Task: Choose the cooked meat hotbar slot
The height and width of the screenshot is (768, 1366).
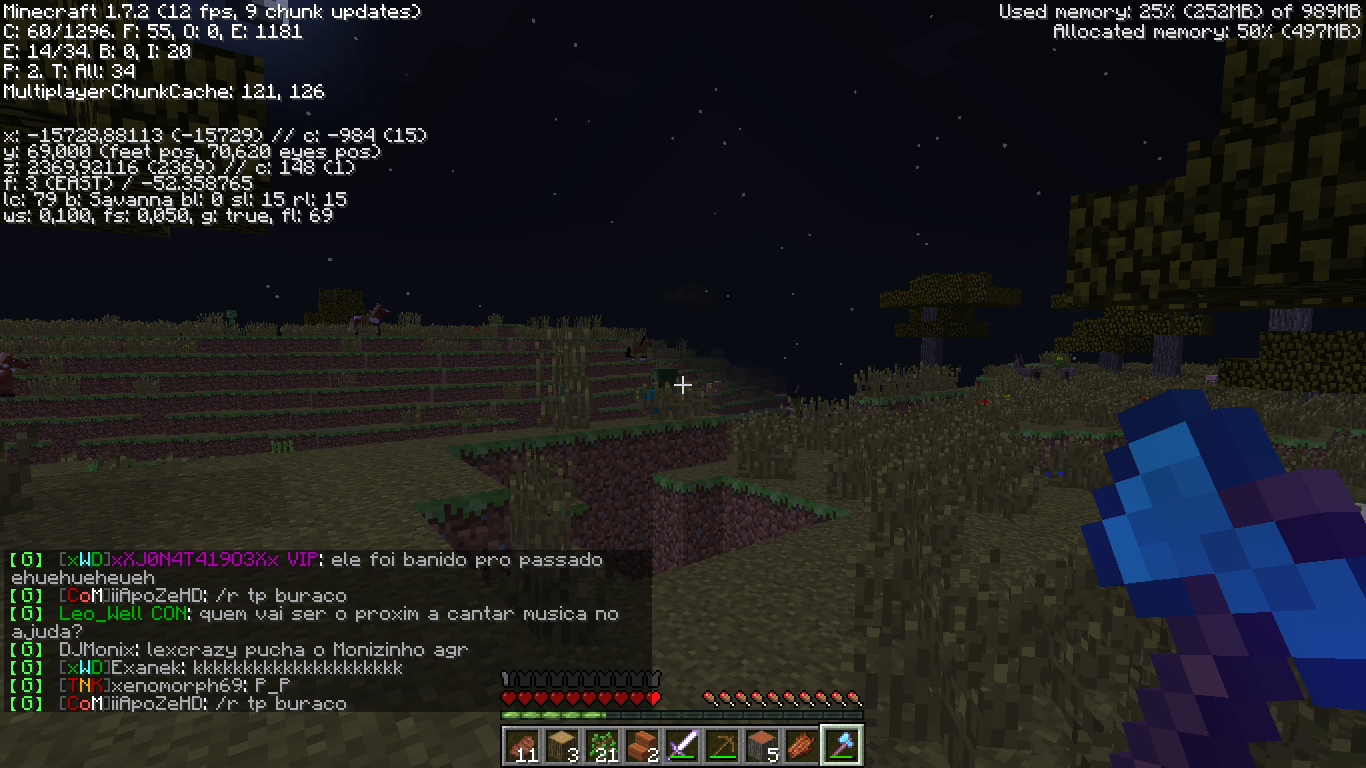Action: coord(801,745)
